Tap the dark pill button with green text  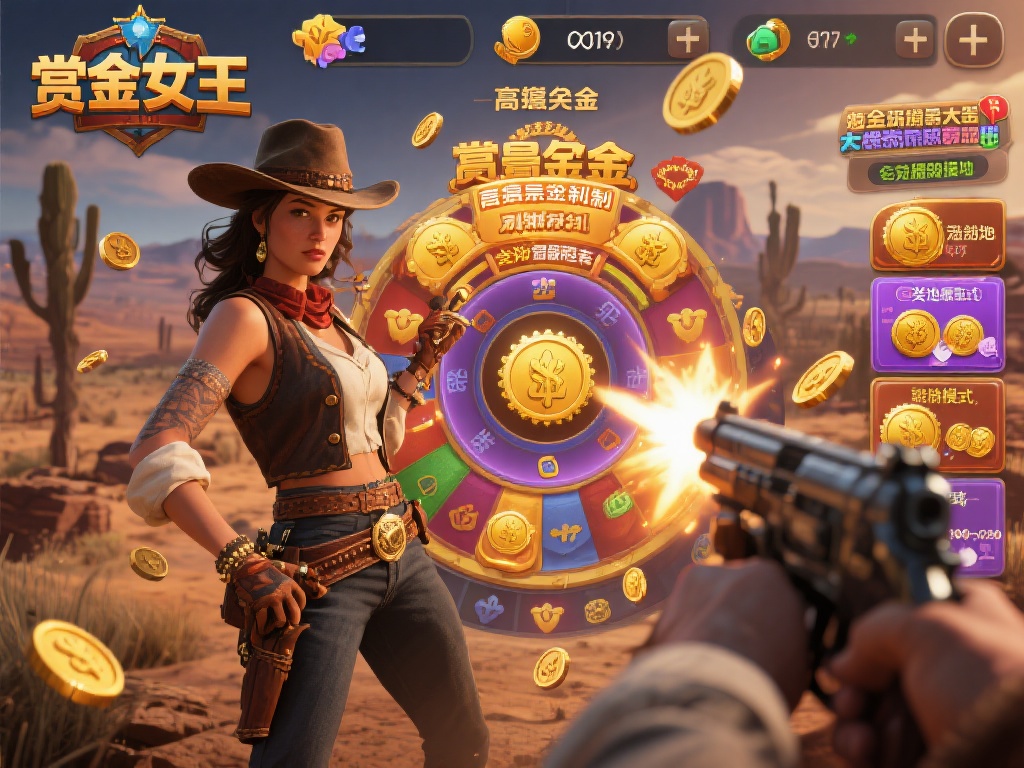[917, 171]
